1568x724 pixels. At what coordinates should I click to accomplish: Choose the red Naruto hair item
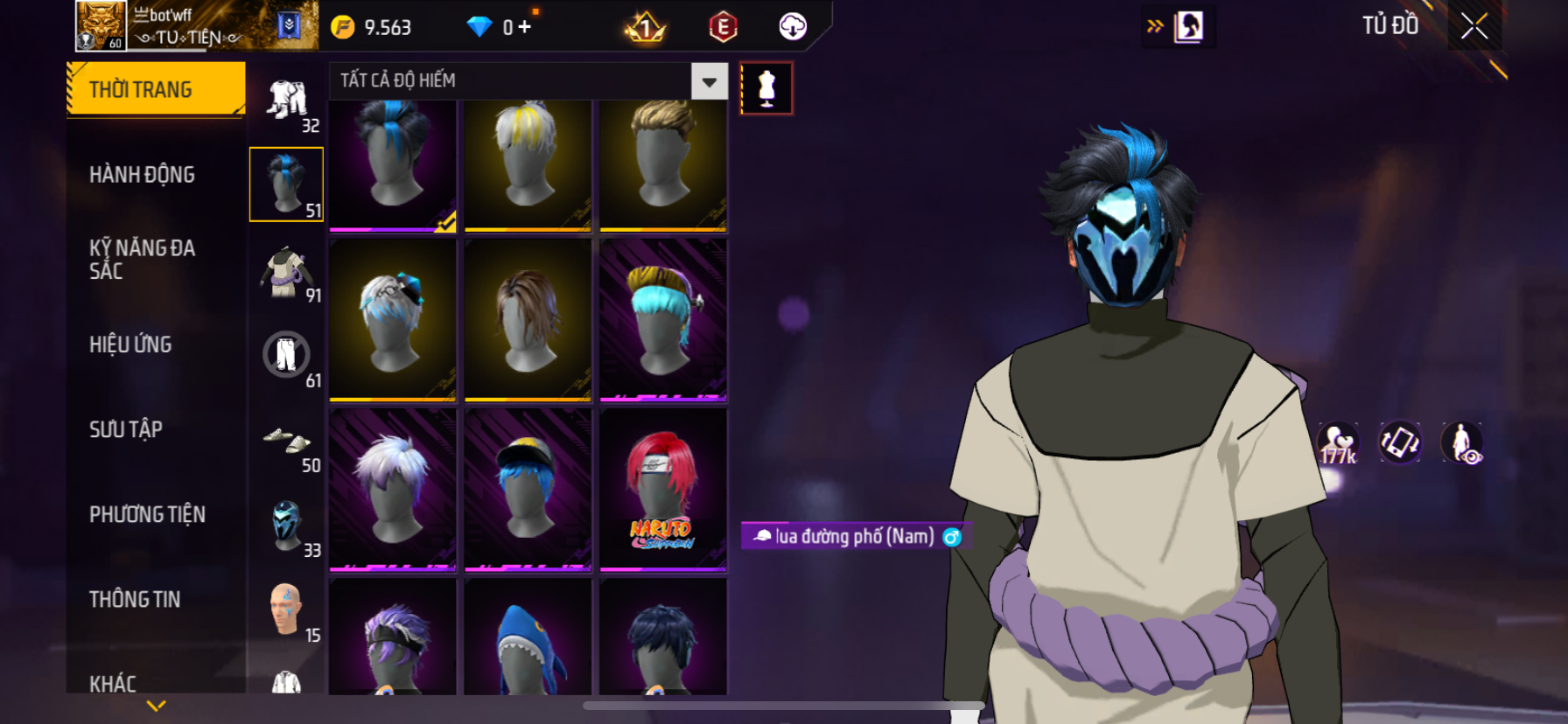tap(662, 490)
